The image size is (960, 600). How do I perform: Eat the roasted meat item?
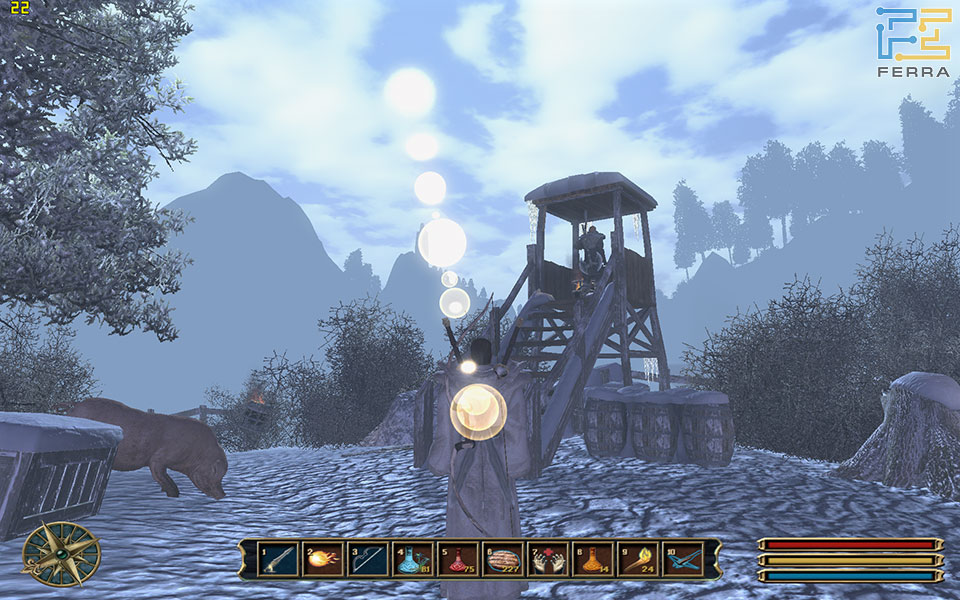[x=502, y=558]
